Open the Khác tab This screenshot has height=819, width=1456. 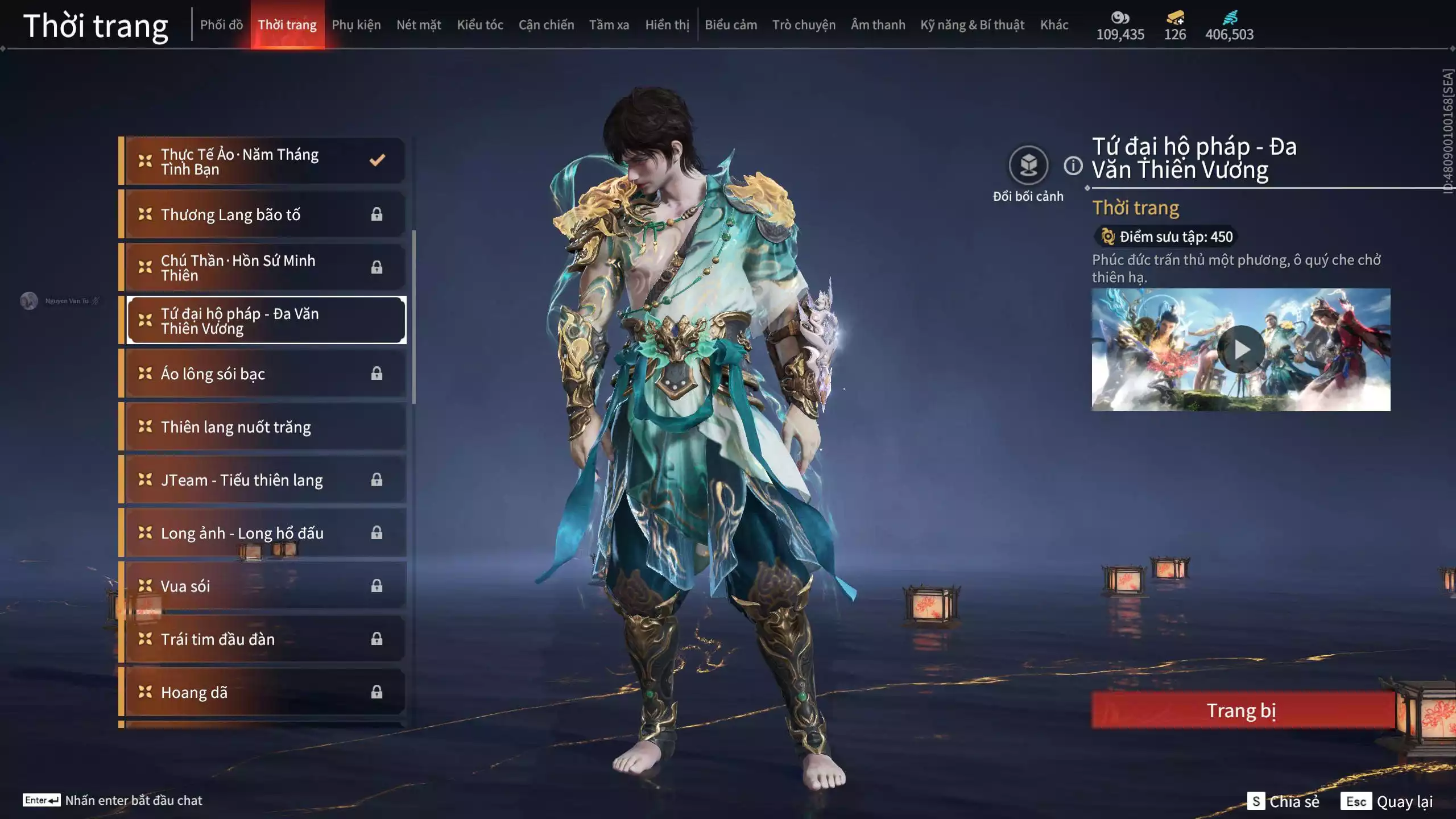(1054, 25)
